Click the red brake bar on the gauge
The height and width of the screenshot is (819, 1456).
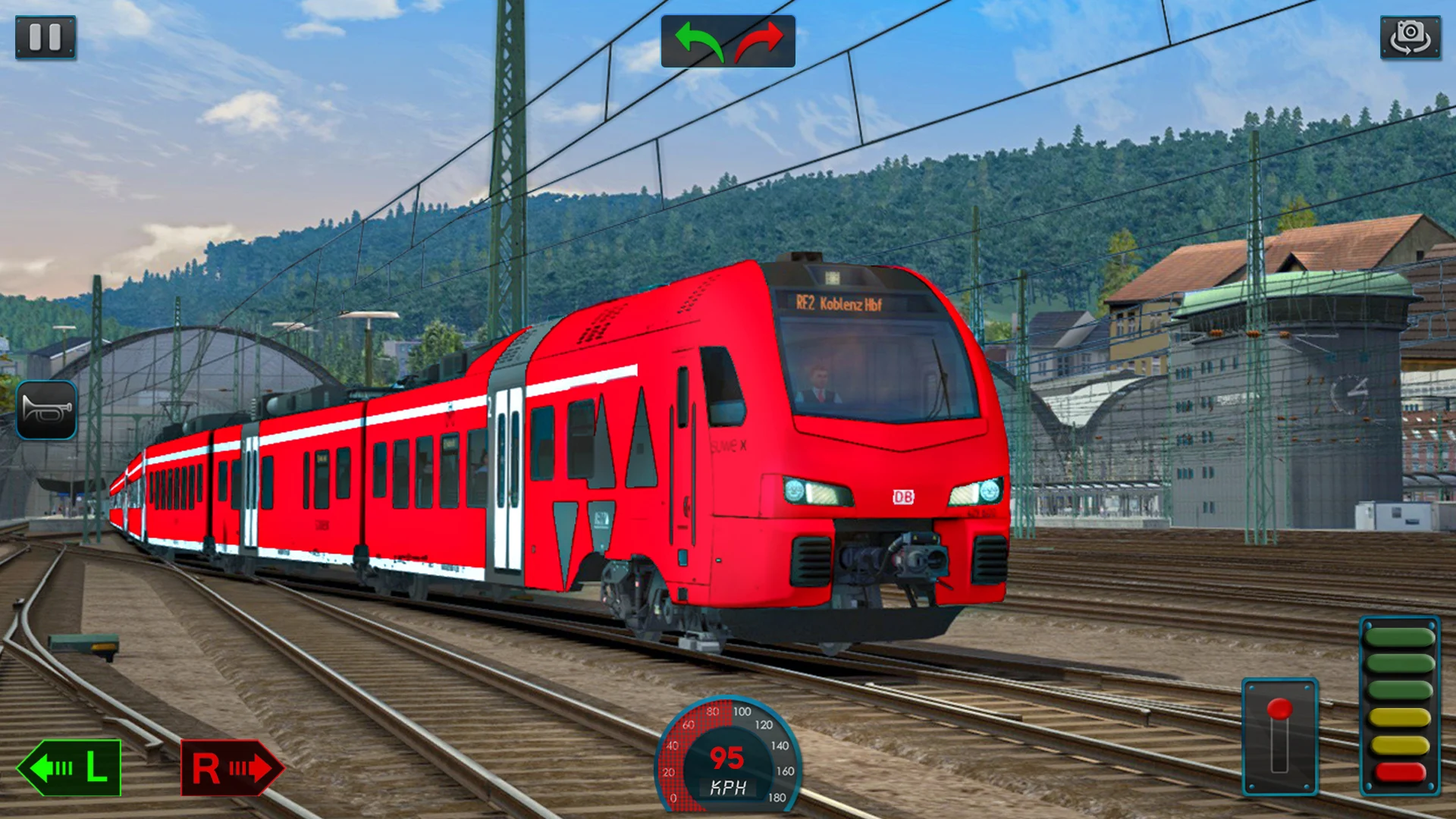pyautogui.click(x=1400, y=773)
